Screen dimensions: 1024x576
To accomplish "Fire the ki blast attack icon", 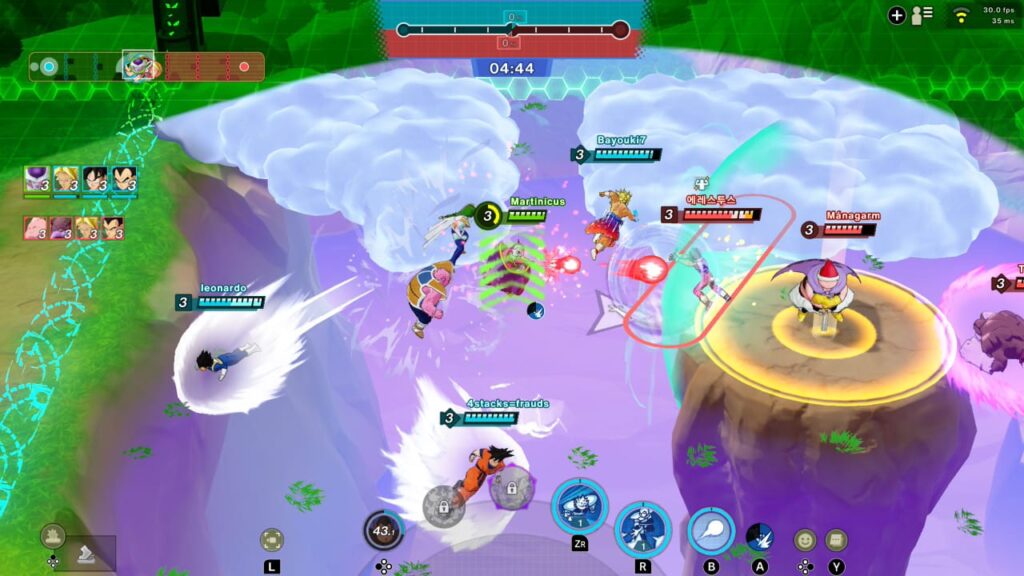I will coord(711,531).
